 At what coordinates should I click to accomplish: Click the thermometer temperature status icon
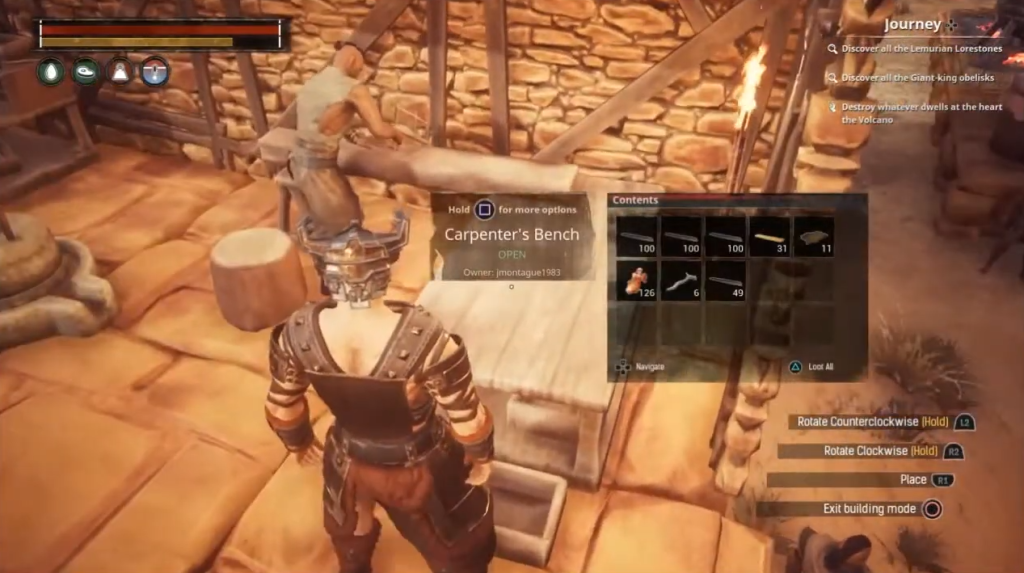154,72
